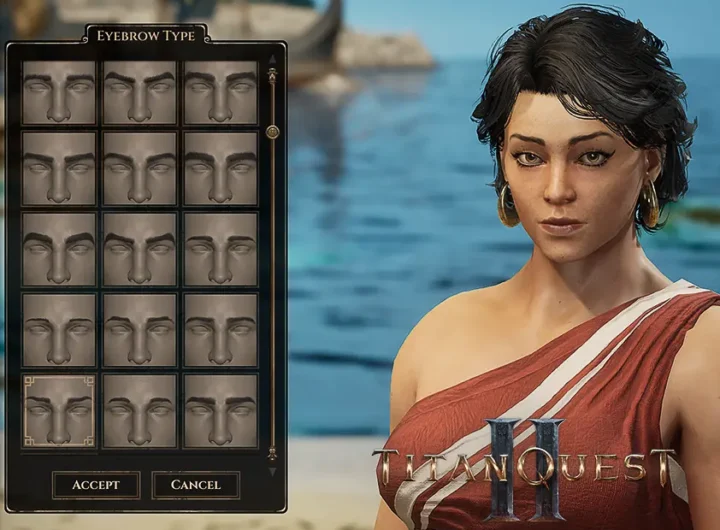Viewport: 720px width, 530px height.
Task: Accept the chosen eyebrow type
Action: (x=96, y=485)
